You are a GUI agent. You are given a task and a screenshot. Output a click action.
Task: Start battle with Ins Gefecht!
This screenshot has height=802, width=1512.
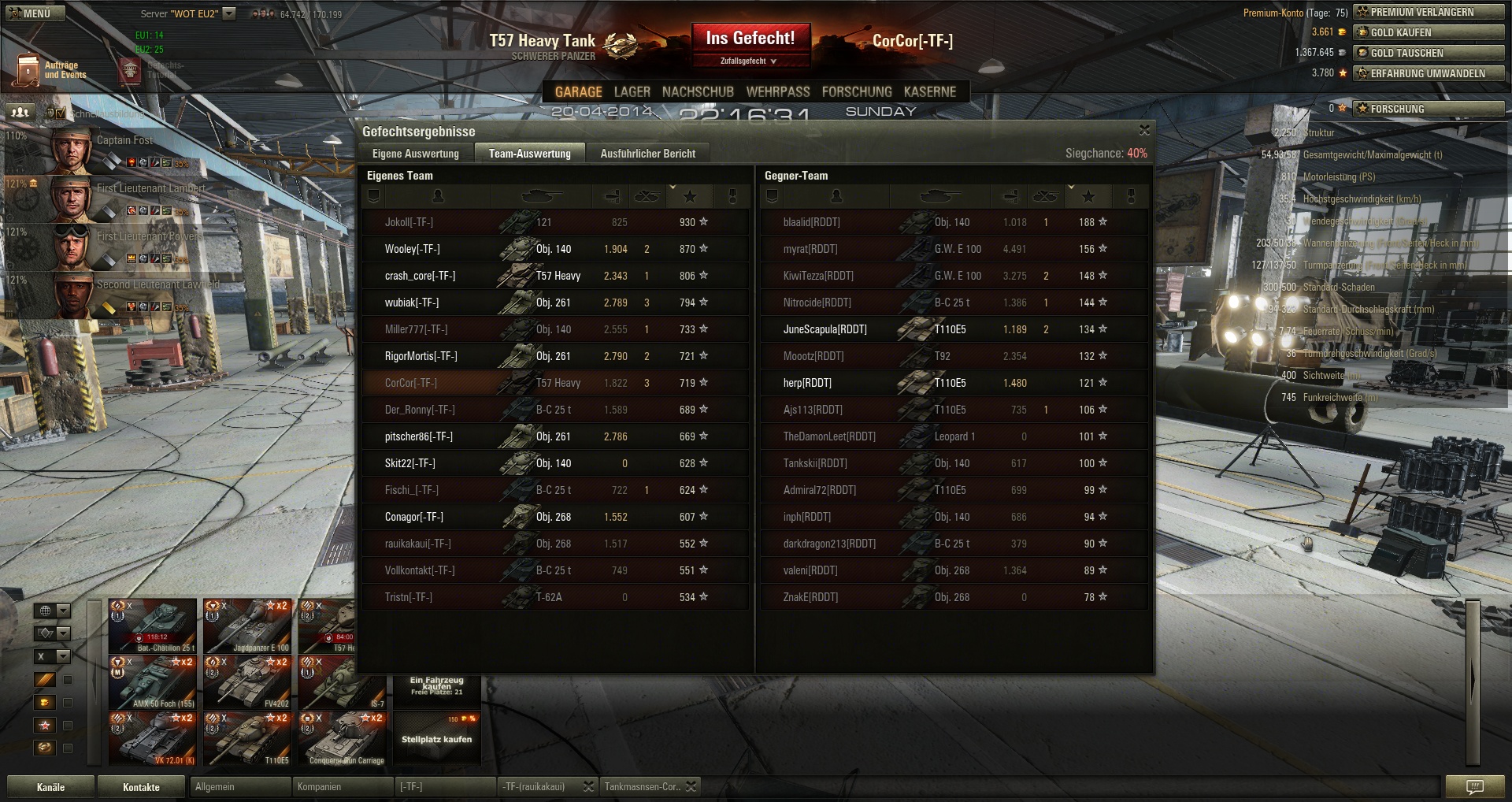(750, 39)
